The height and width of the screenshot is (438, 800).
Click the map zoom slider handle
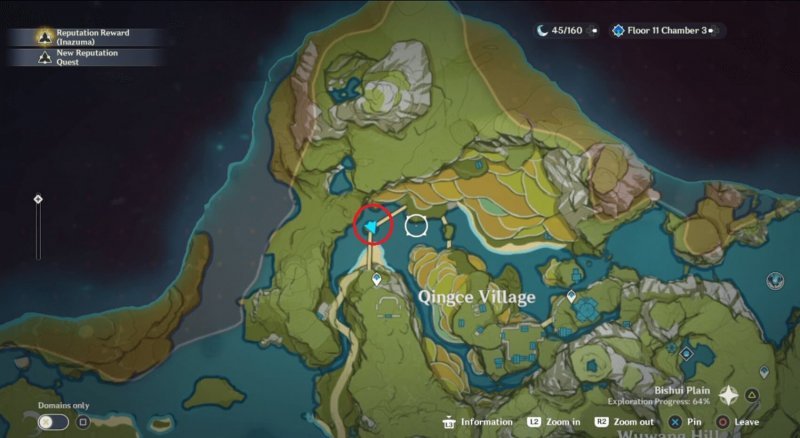(x=38, y=199)
